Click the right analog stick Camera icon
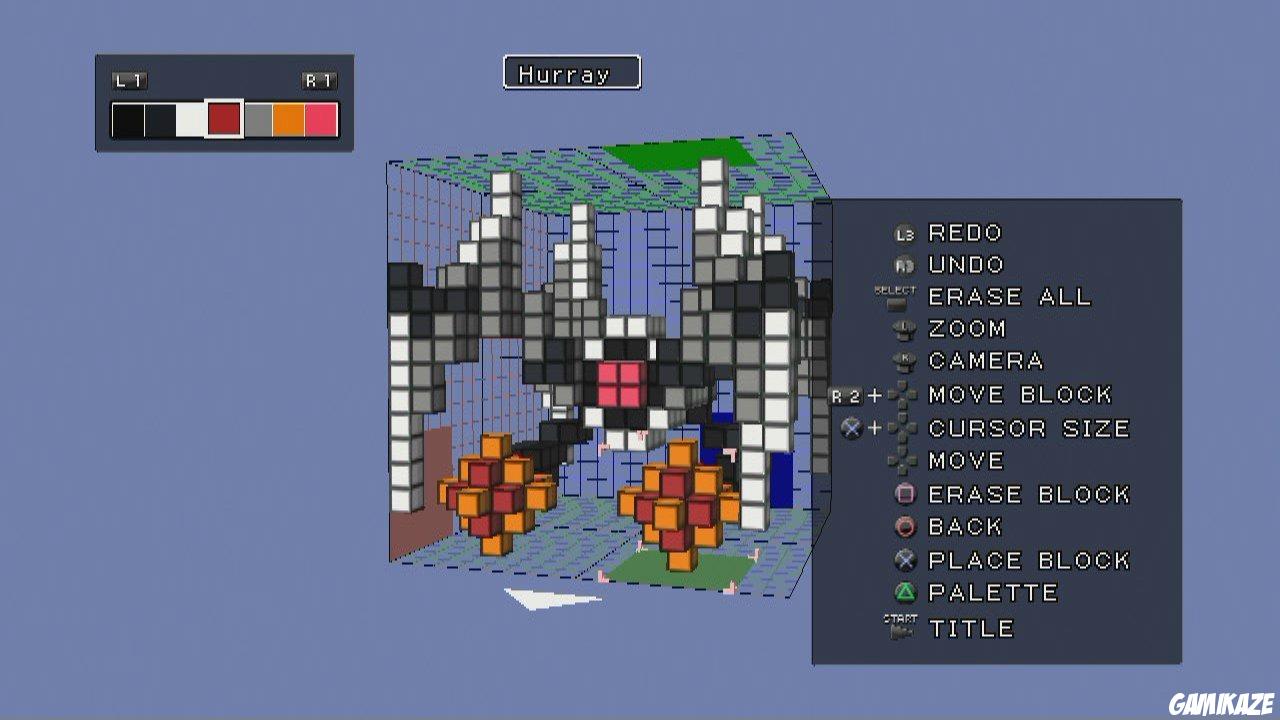The height and width of the screenshot is (720, 1280). point(903,358)
